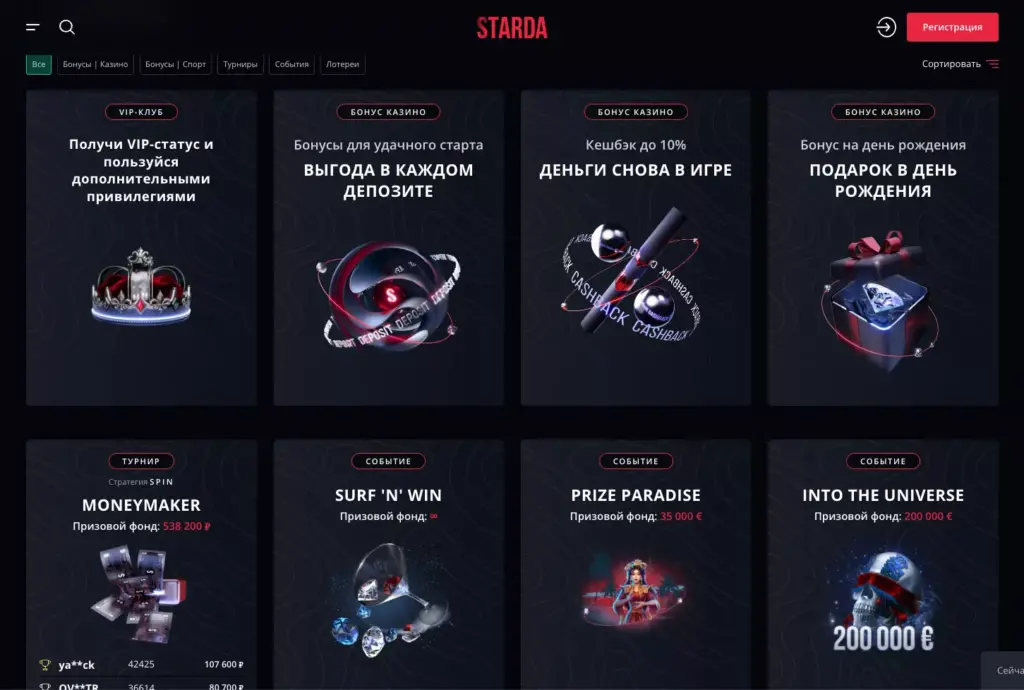This screenshot has height=690, width=1024.
Task: Open the search icon
Action: [67, 28]
